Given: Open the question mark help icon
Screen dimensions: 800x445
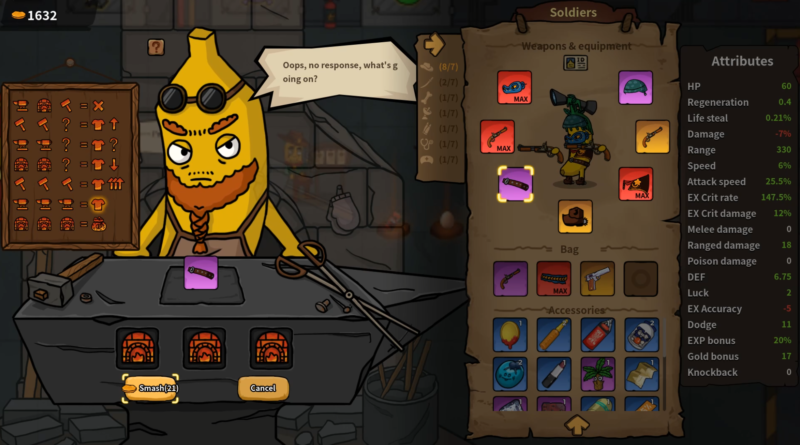Looking at the screenshot, I should [x=155, y=46].
